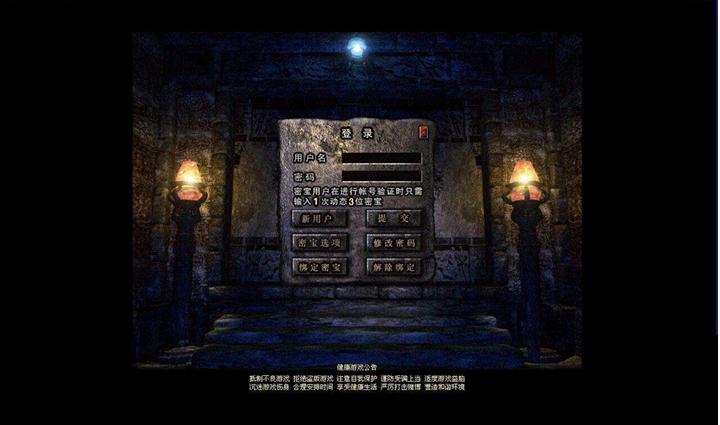Image resolution: width=720 pixels, height=425 pixels.
Task: Select the 绑定密宝 bind button
Action: [x=318, y=267]
